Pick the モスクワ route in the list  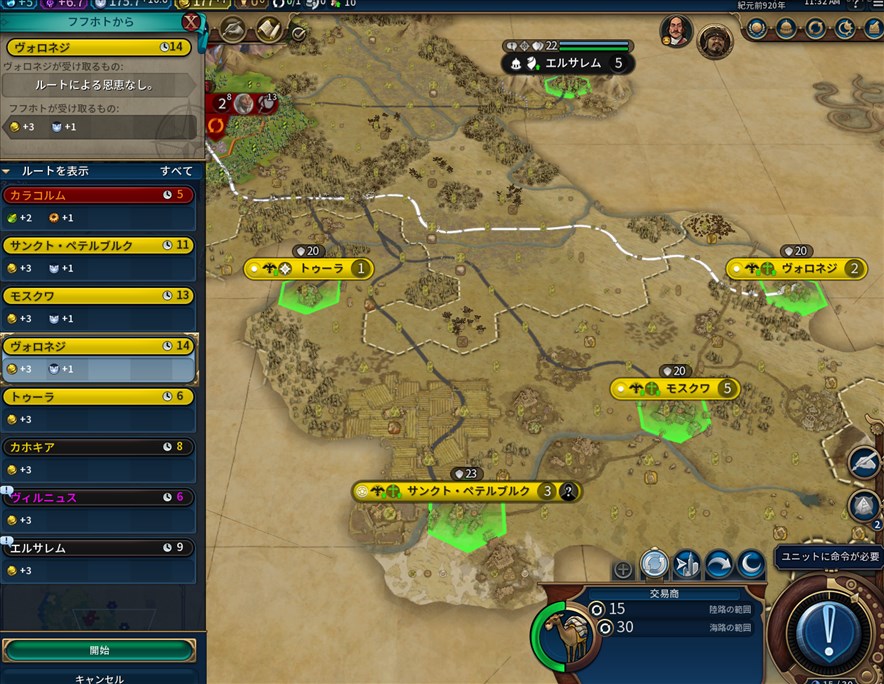coord(98,296)
